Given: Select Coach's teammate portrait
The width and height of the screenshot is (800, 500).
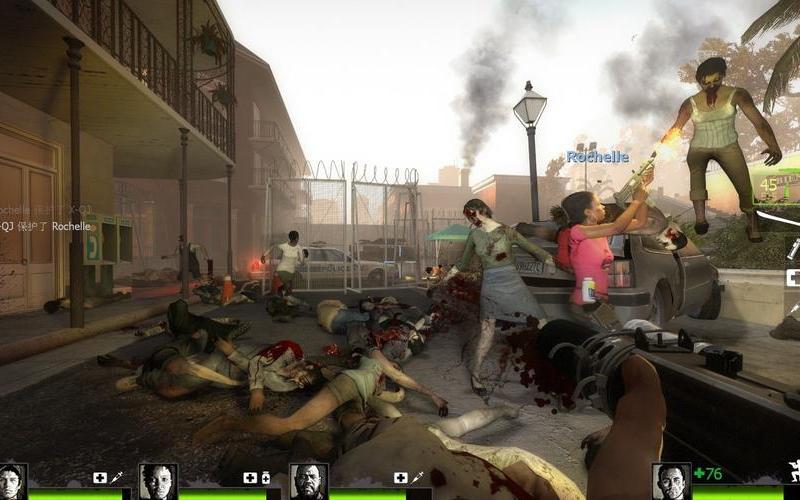Looking at the screenshot, I should pyautogui.click(x=309, y=480).
